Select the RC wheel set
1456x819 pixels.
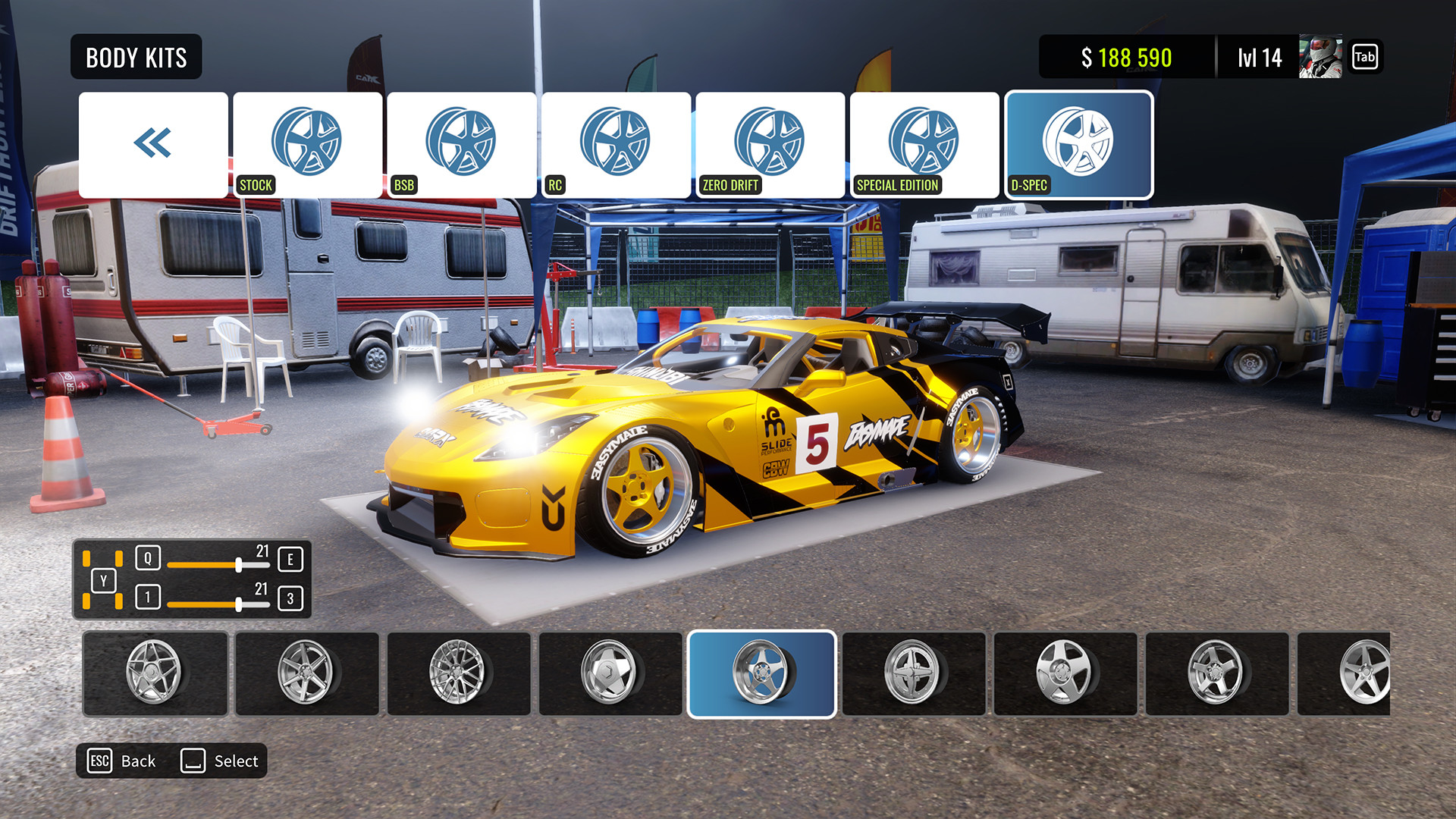click(x=615, y=140)
